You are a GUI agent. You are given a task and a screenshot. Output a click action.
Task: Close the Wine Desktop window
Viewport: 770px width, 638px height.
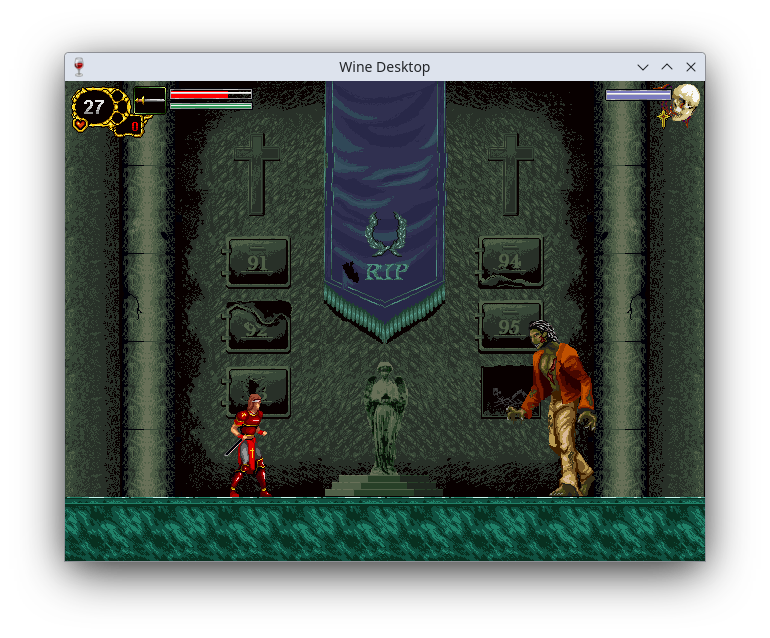click(691, 67)
